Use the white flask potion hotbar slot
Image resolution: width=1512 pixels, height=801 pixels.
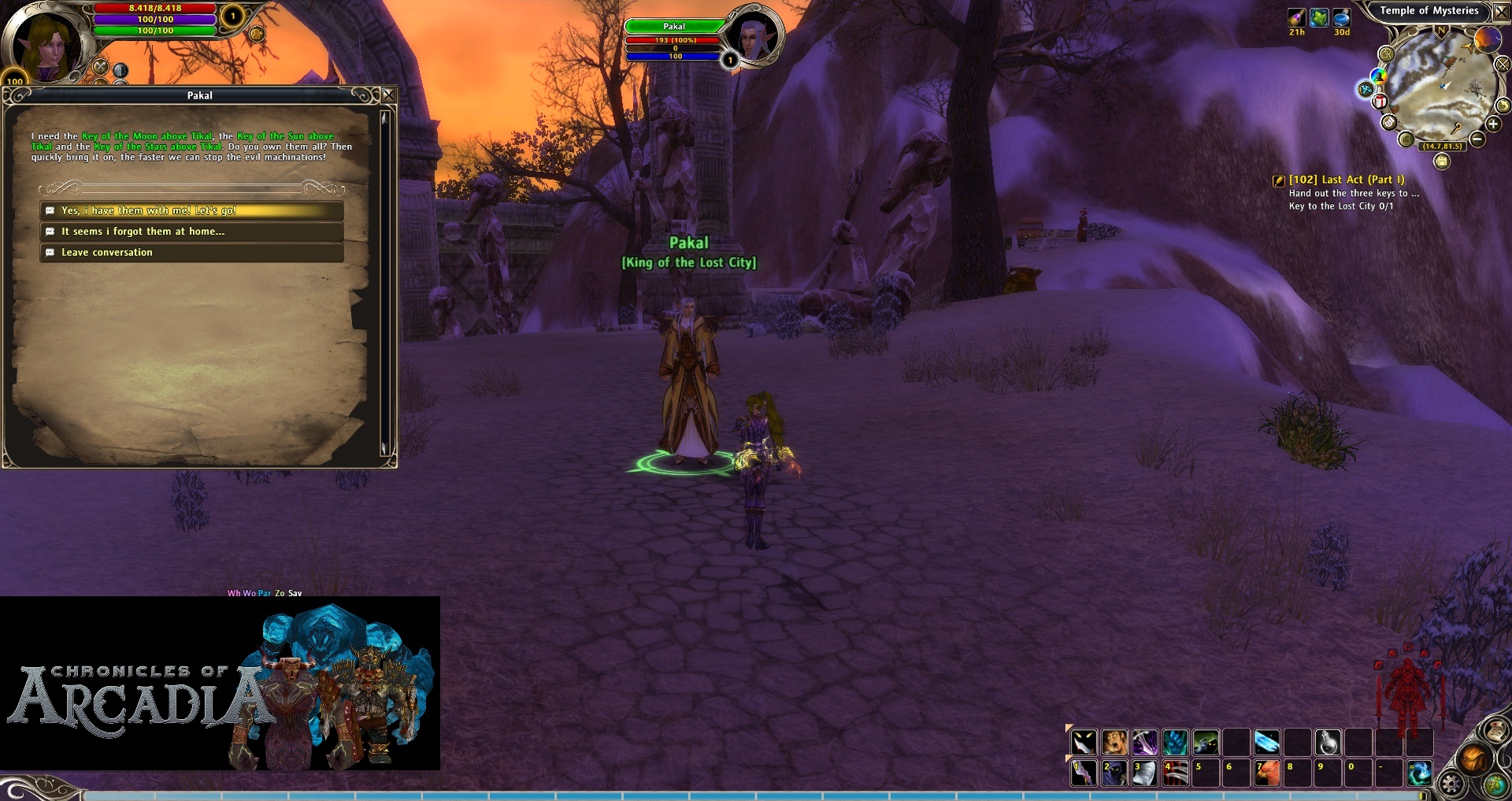1328,743
